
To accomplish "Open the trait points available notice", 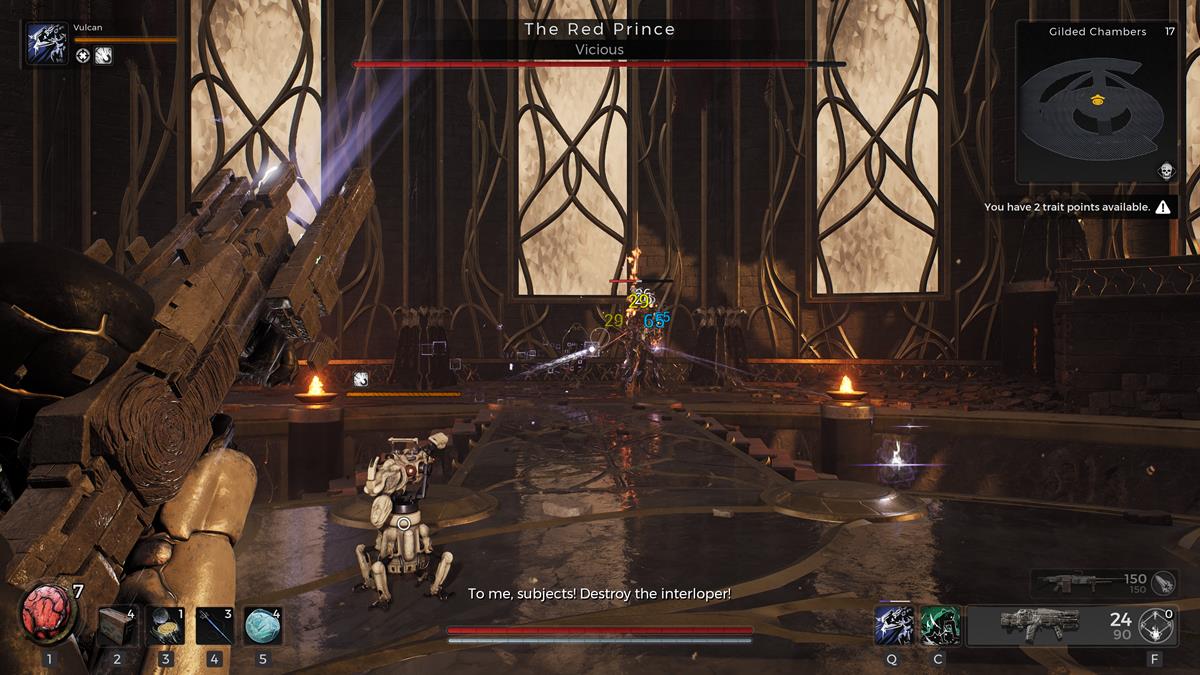I will [x=1076, y=207].
